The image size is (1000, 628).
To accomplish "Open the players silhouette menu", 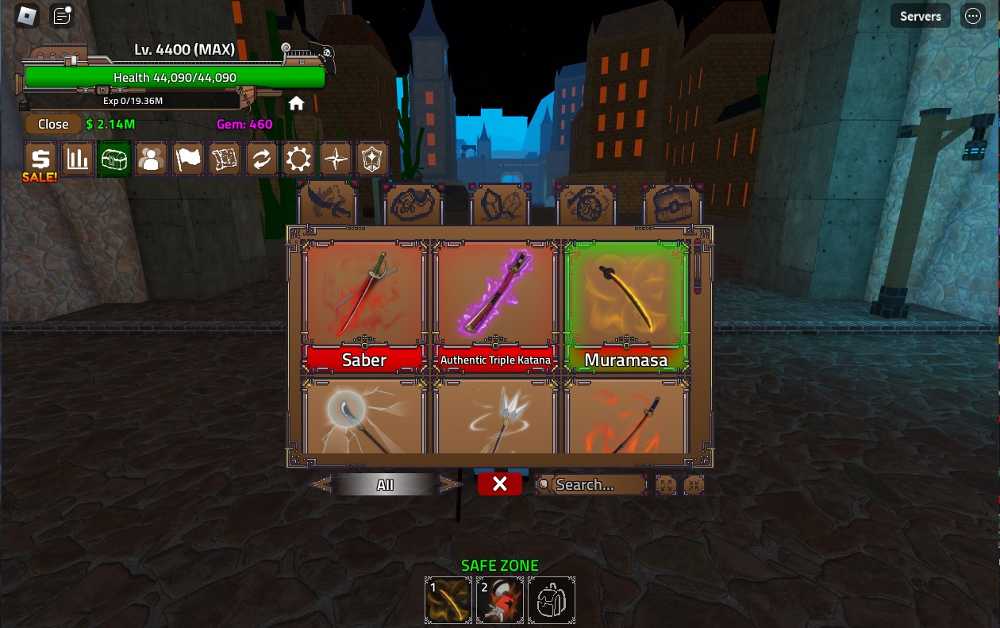I will point(151,158).
